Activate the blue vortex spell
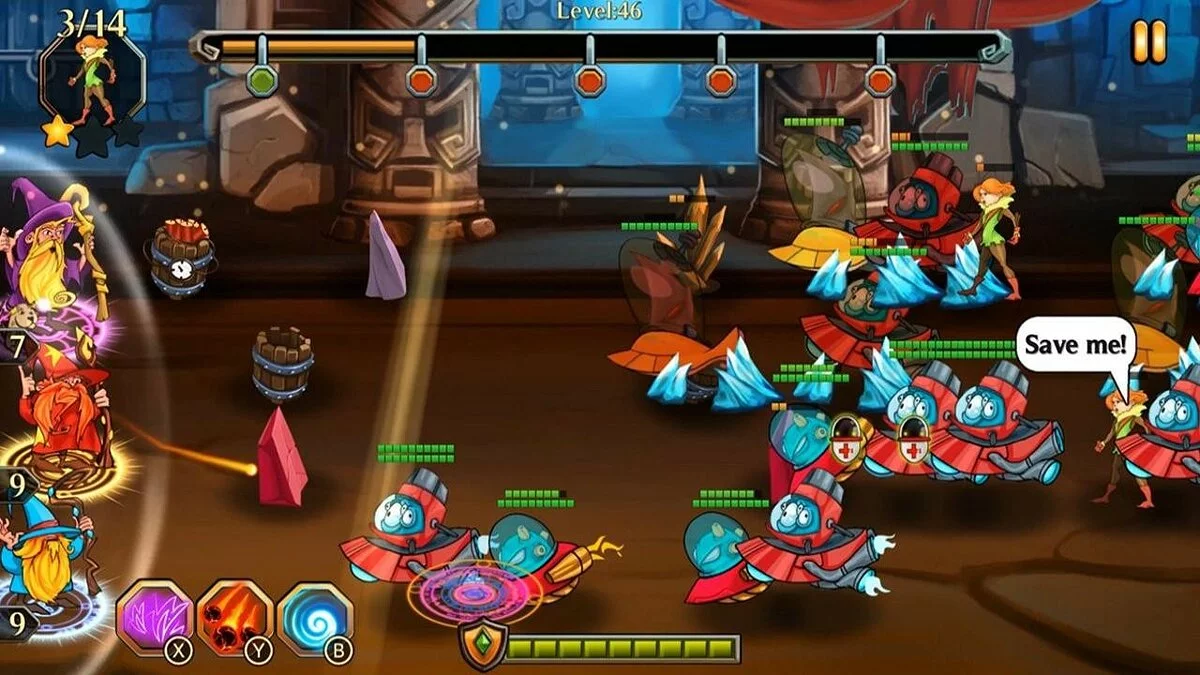This screenshot has height=675, width=1200. click(x=313, y=618)
